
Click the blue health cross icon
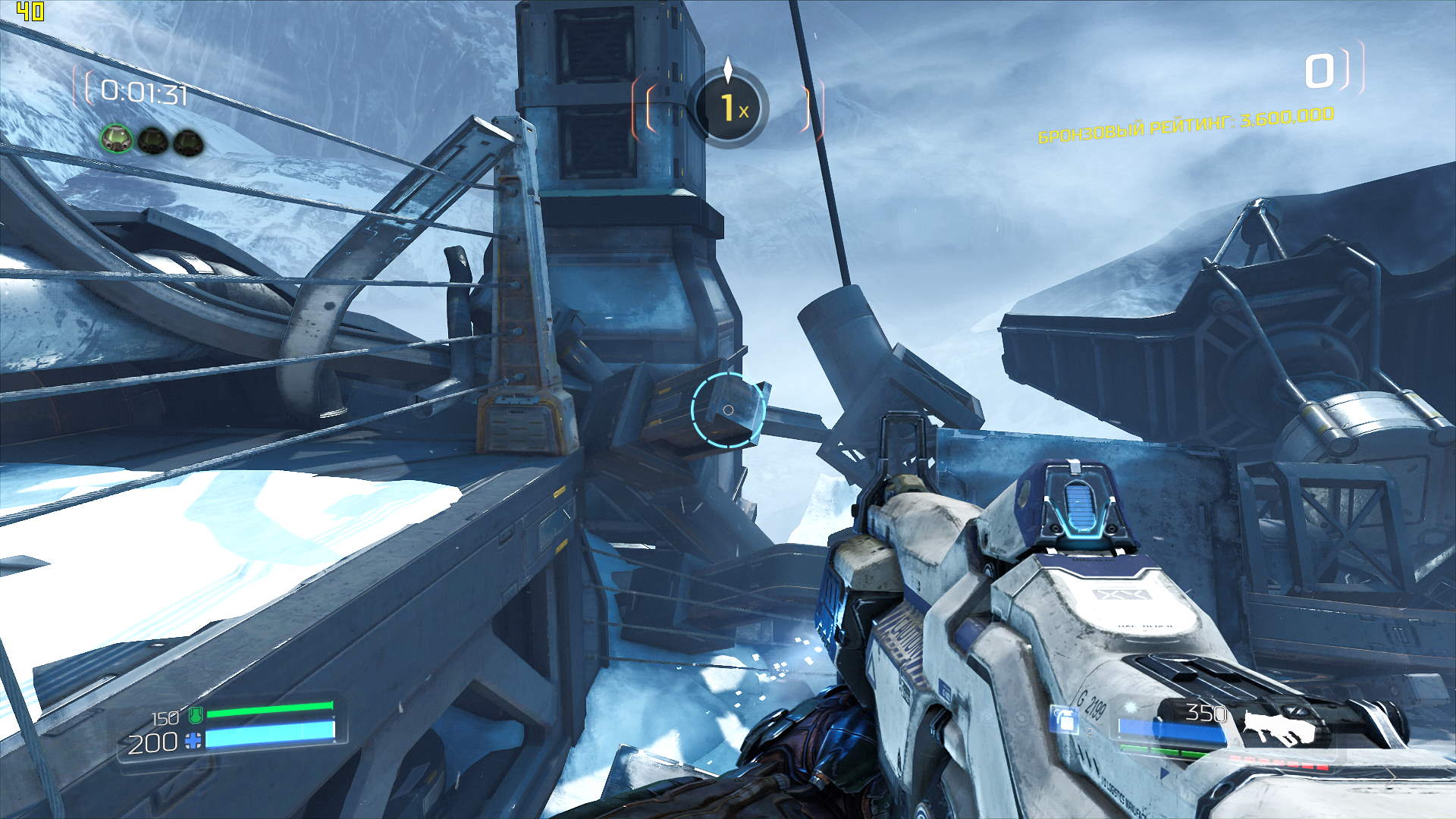pyautogui.click(x=195, y=741)
